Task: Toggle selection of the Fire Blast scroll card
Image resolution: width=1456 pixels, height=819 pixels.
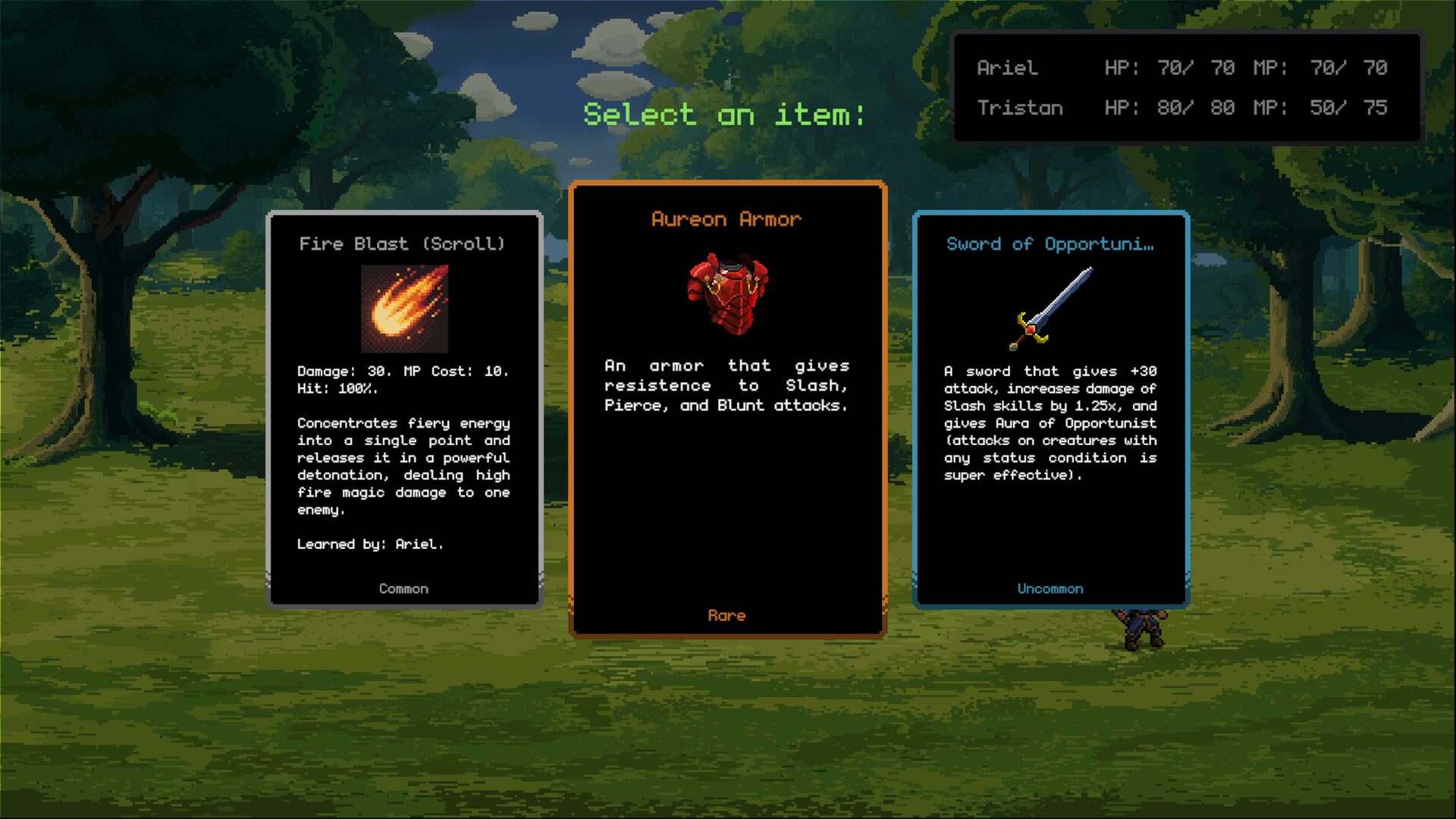Action: pyautogui.click(x=403, y=409)
